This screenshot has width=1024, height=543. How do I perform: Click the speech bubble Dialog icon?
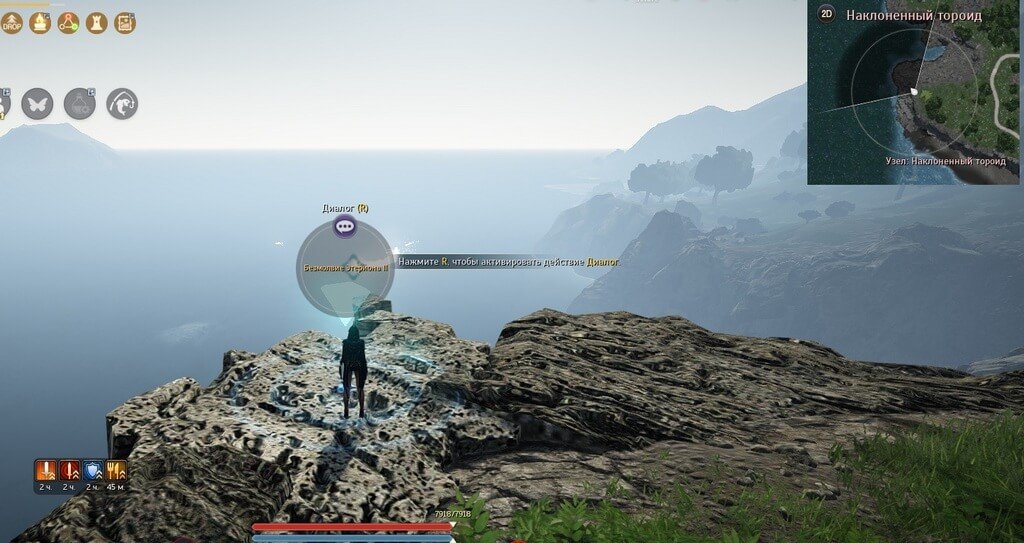[x=345, y=227]
